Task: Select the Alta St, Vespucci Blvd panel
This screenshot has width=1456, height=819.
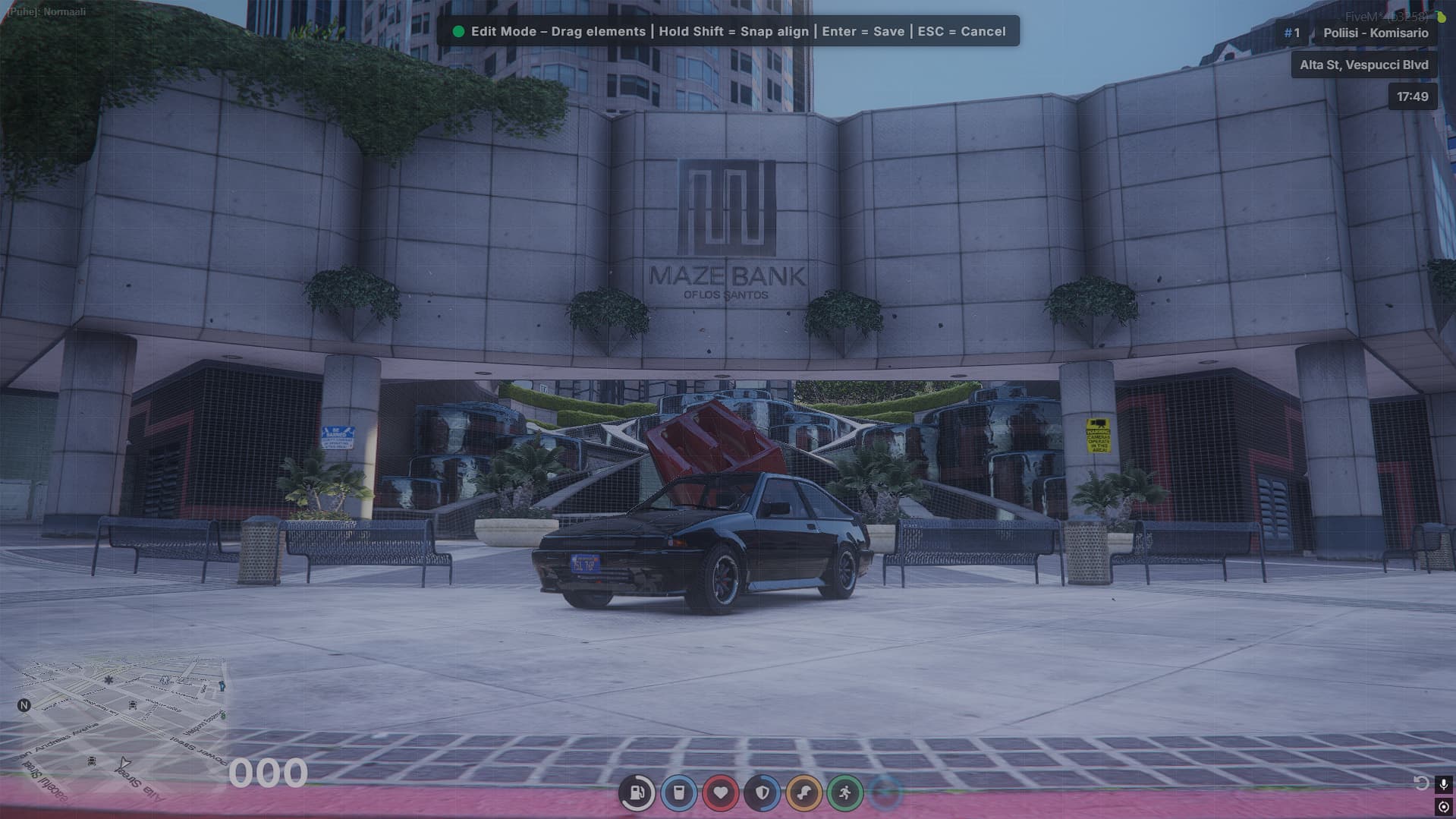Action: pos(1363,65)
